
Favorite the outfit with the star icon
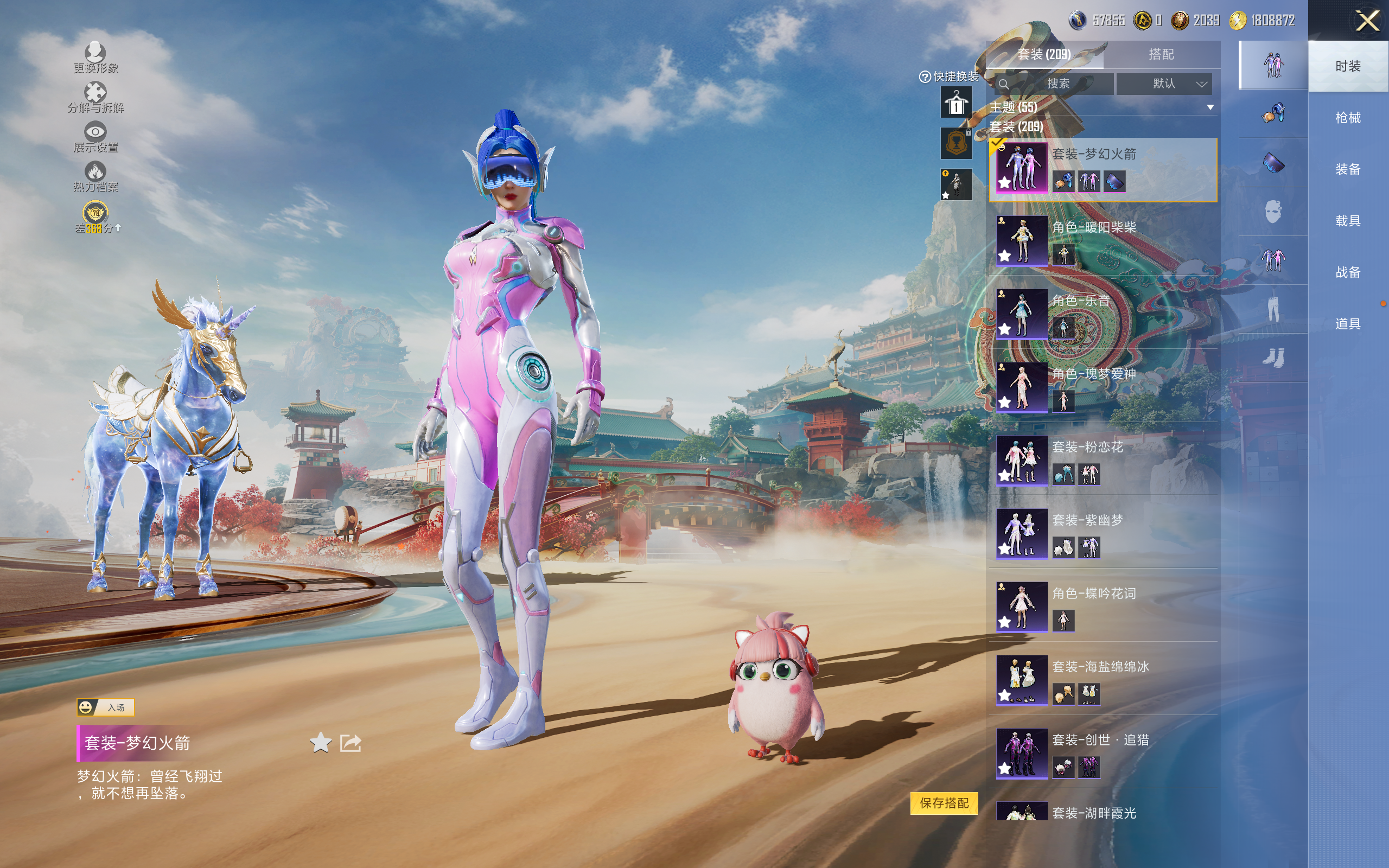[x=320, y=743]
